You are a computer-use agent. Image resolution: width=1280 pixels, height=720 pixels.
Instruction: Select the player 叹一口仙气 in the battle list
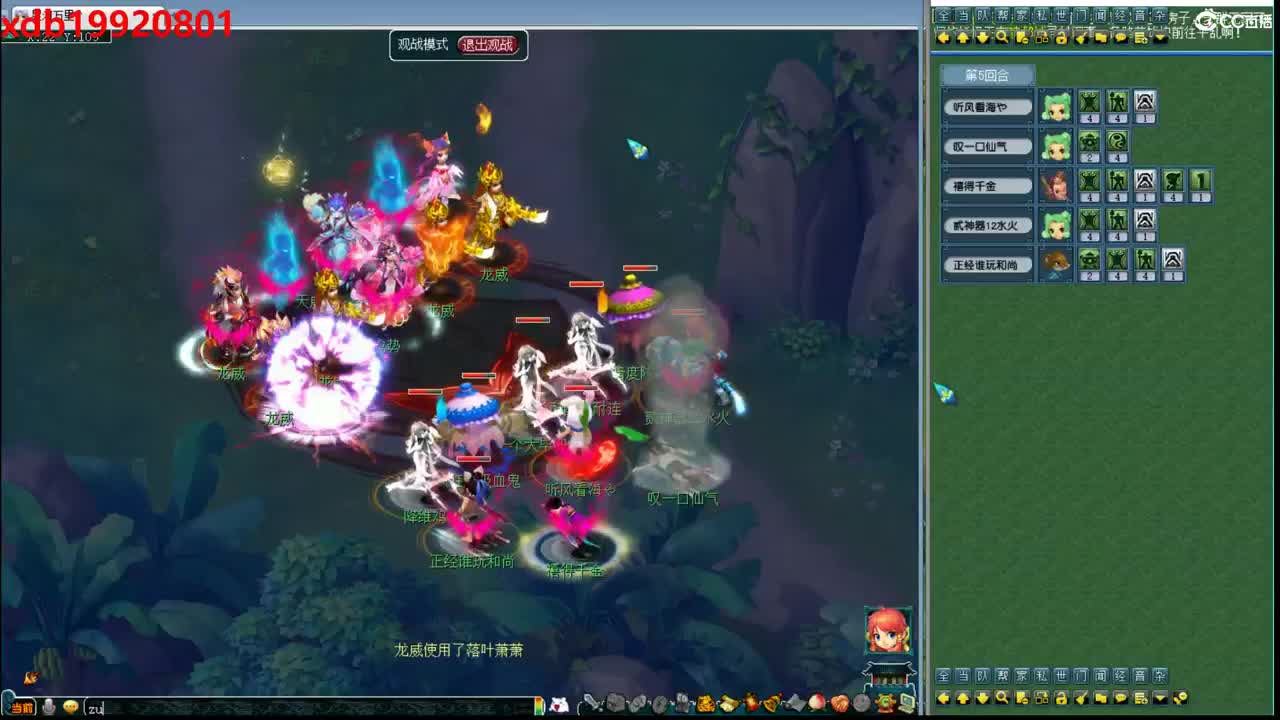coord(988,146)
